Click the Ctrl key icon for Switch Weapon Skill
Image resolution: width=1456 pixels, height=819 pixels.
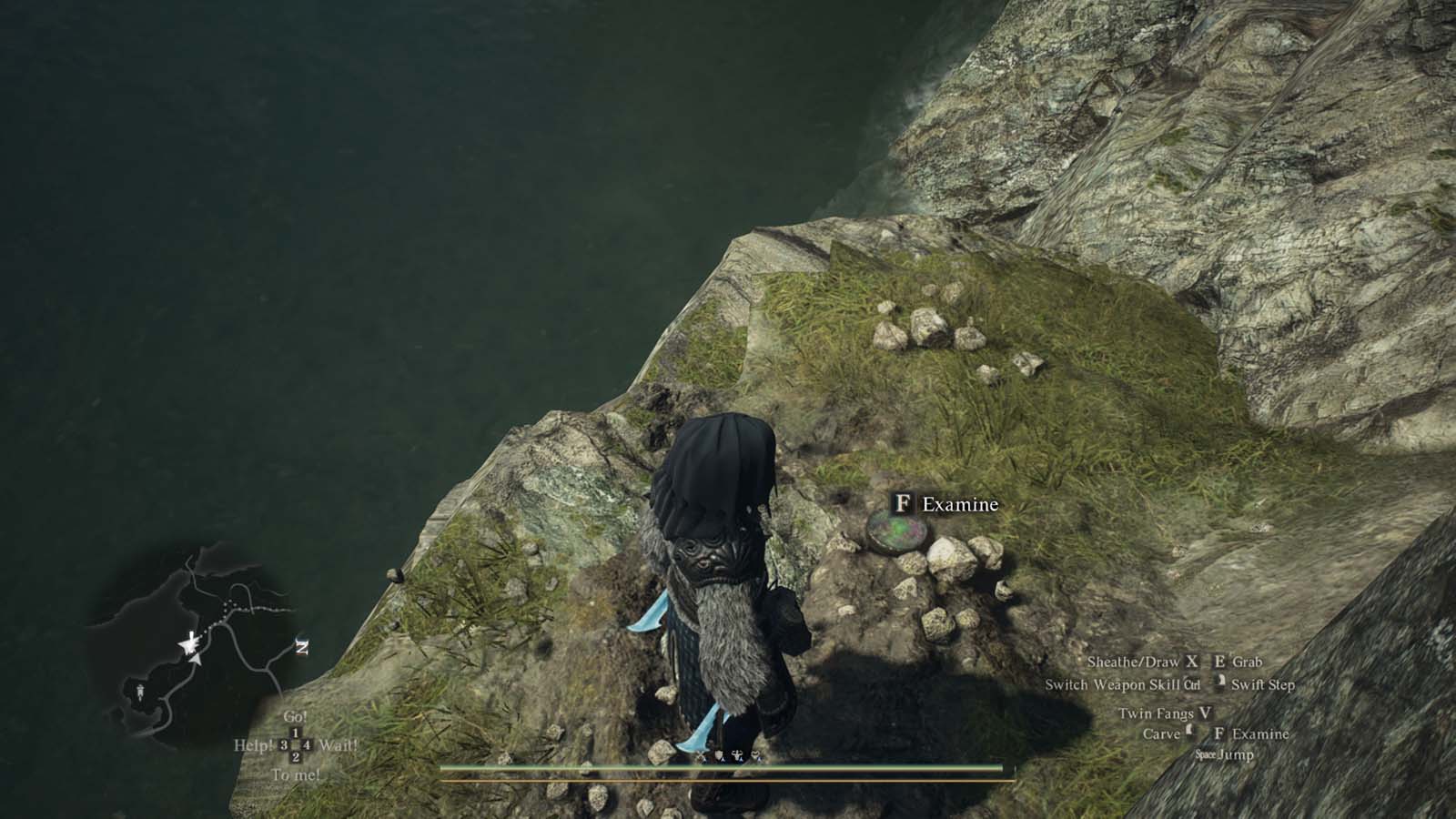pos(1192,684)
